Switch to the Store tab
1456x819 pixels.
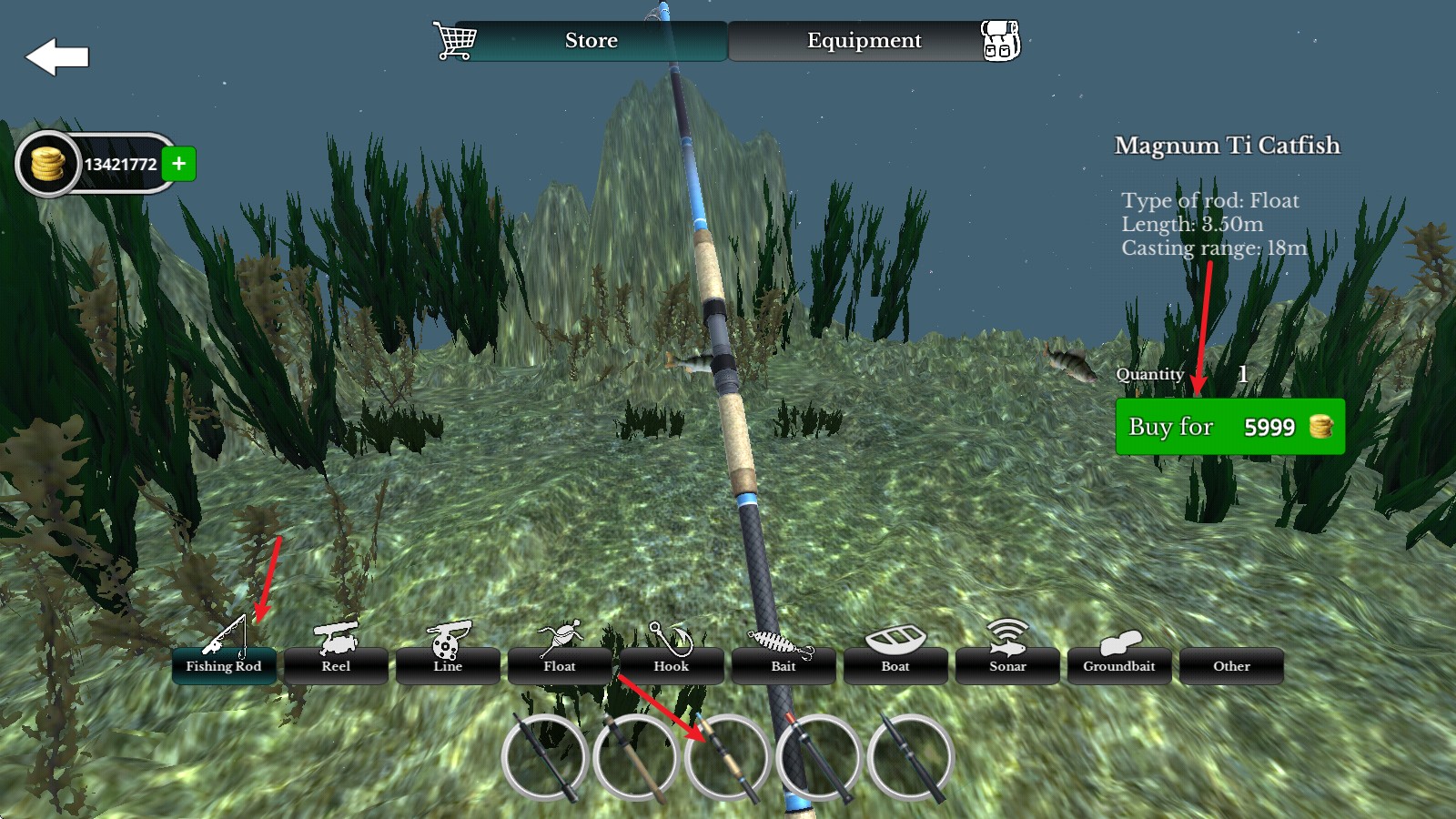(591, 41)
